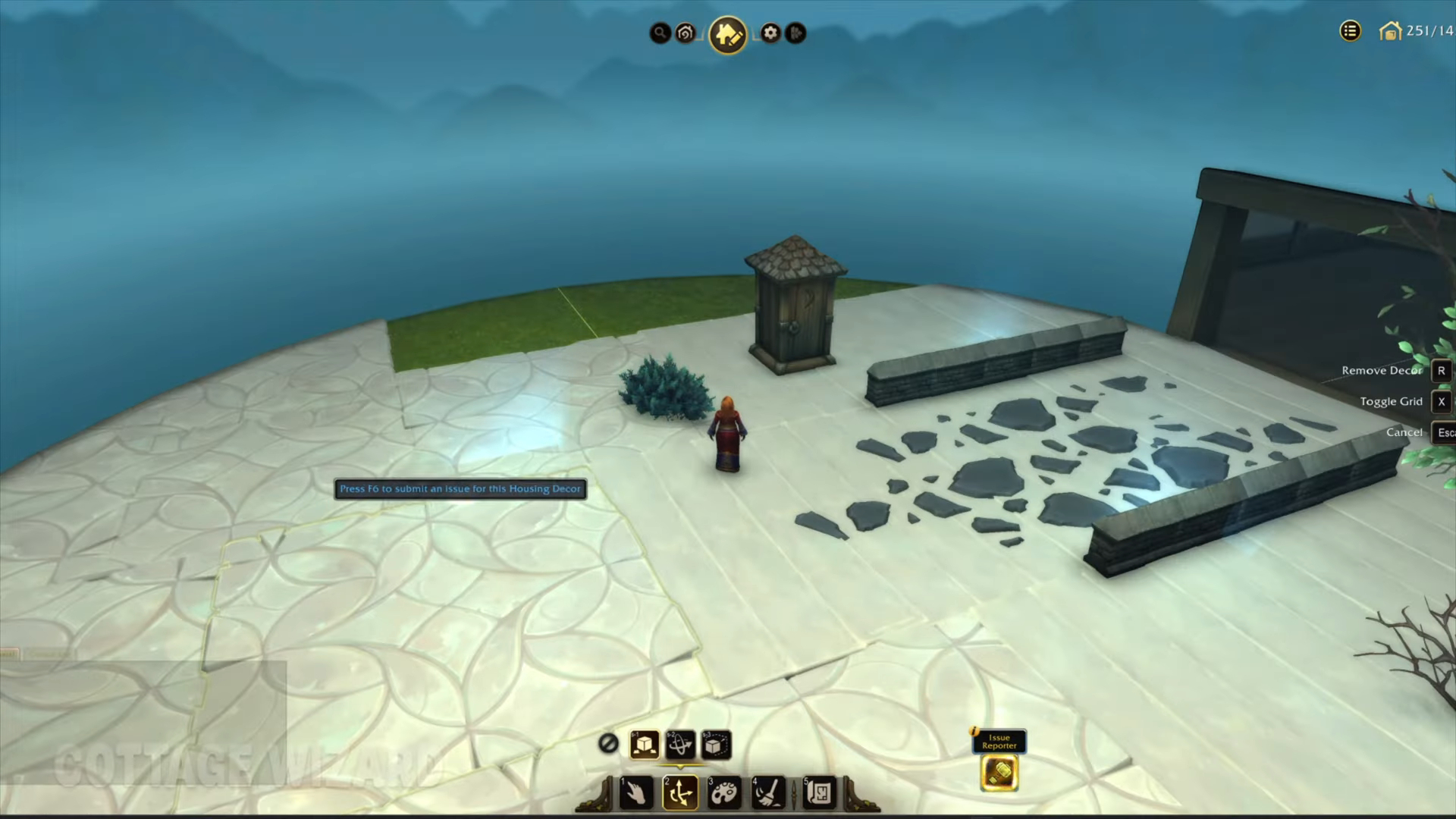Open the Issue Reporter button
The height and width of the screenshot is (819, 1456).
pos(999,773)
